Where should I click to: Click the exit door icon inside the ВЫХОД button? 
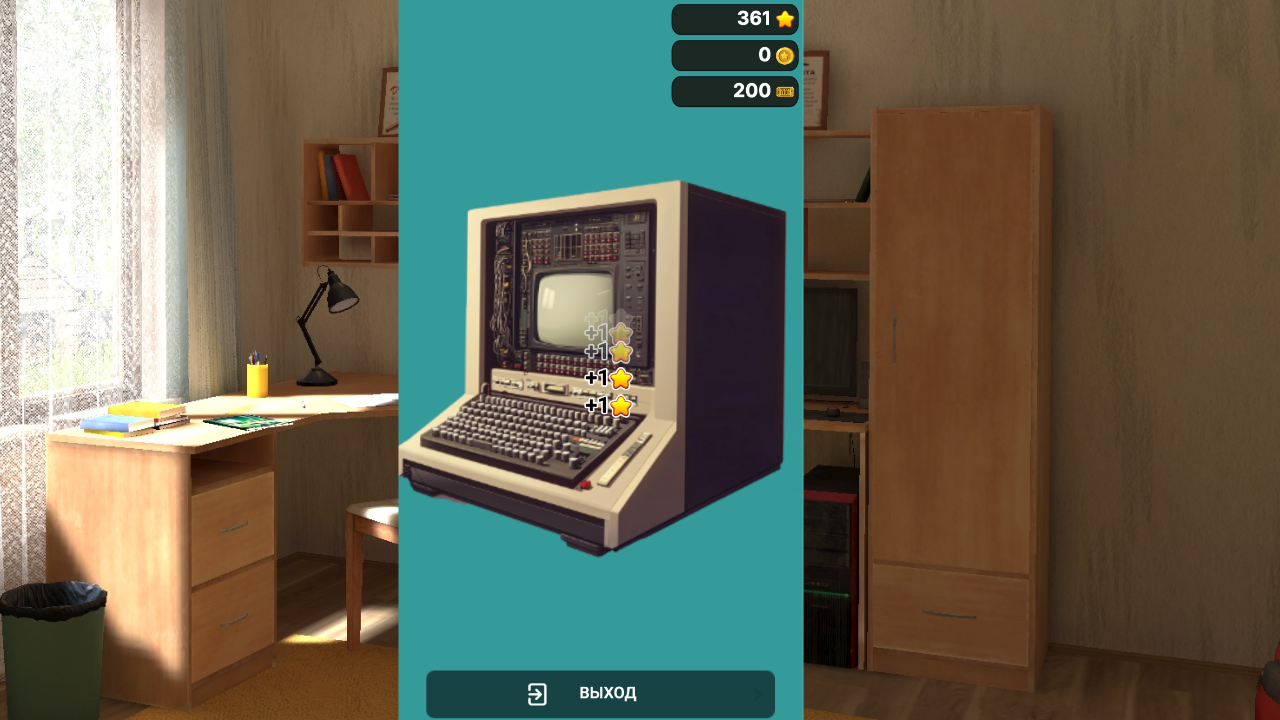[538, 693]
